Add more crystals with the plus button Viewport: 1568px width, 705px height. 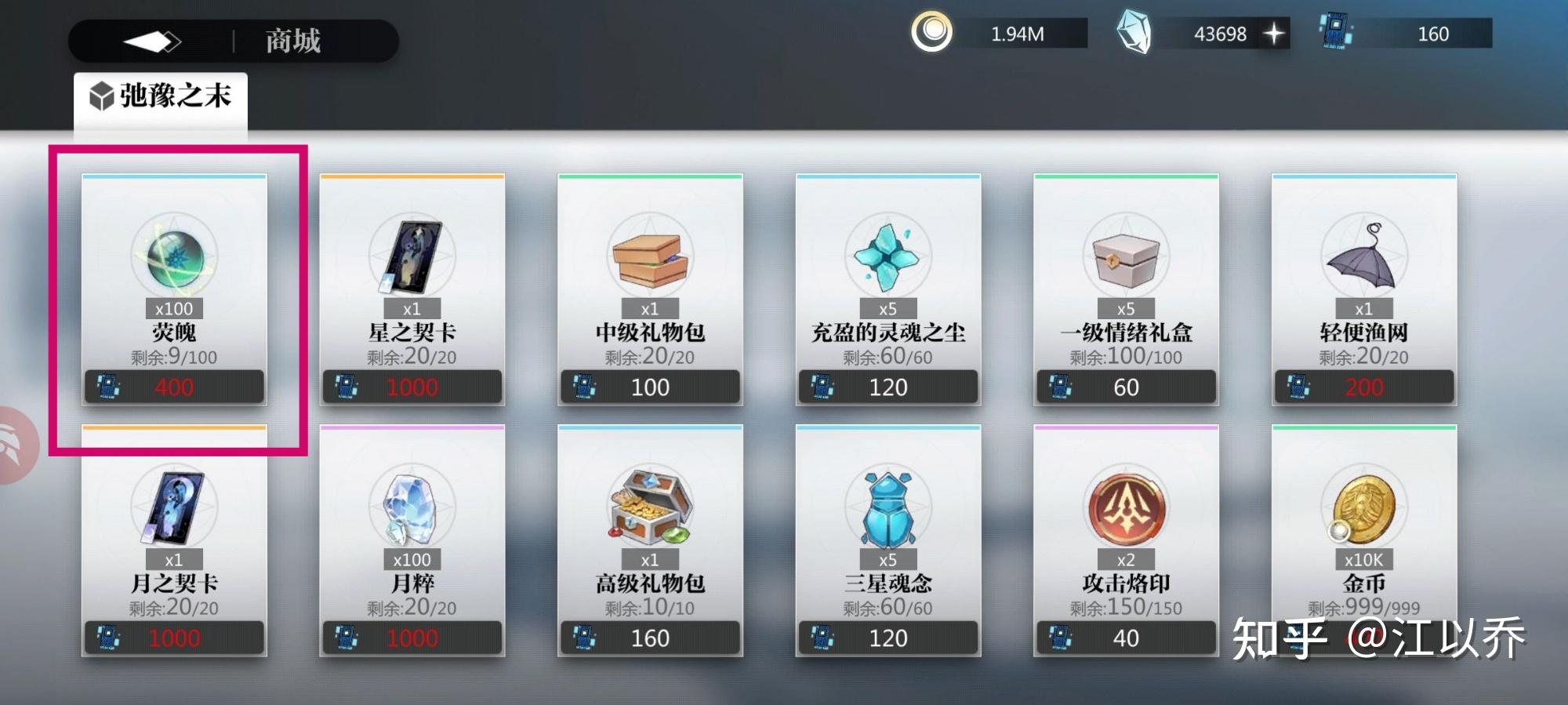[1274, 34]
